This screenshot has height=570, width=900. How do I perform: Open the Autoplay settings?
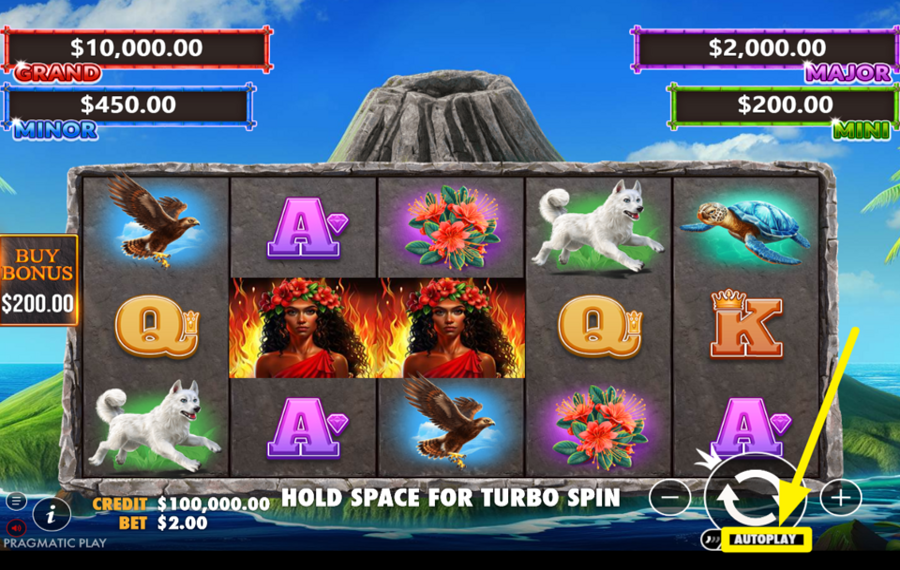coord(767,540)
